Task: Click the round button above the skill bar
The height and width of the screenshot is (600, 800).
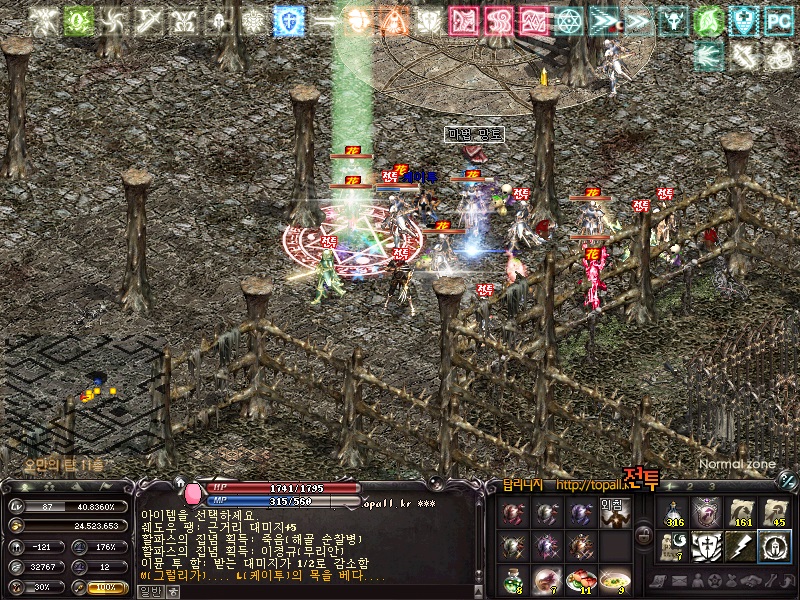Action: coord(788,482)
